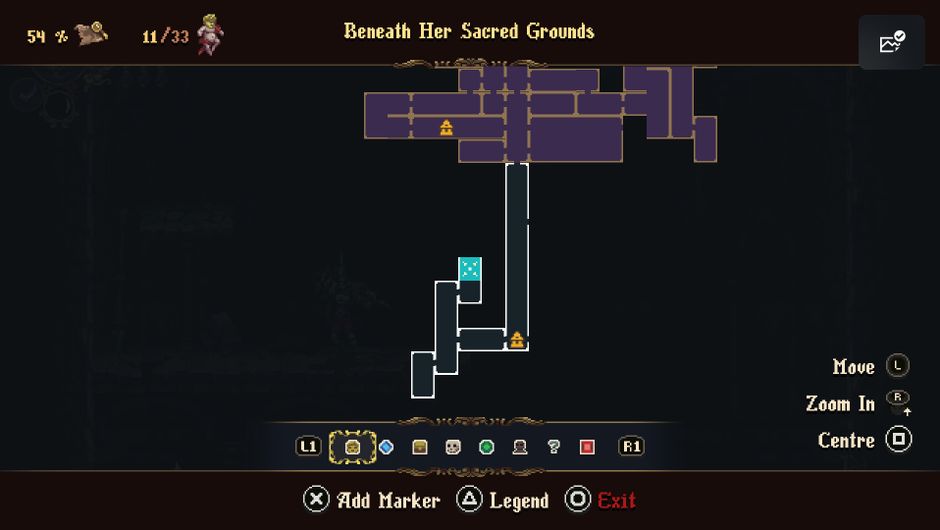The height and width of the screenshot is (530, 940).
Task: Exit the map screen
Action: (601, 500)
